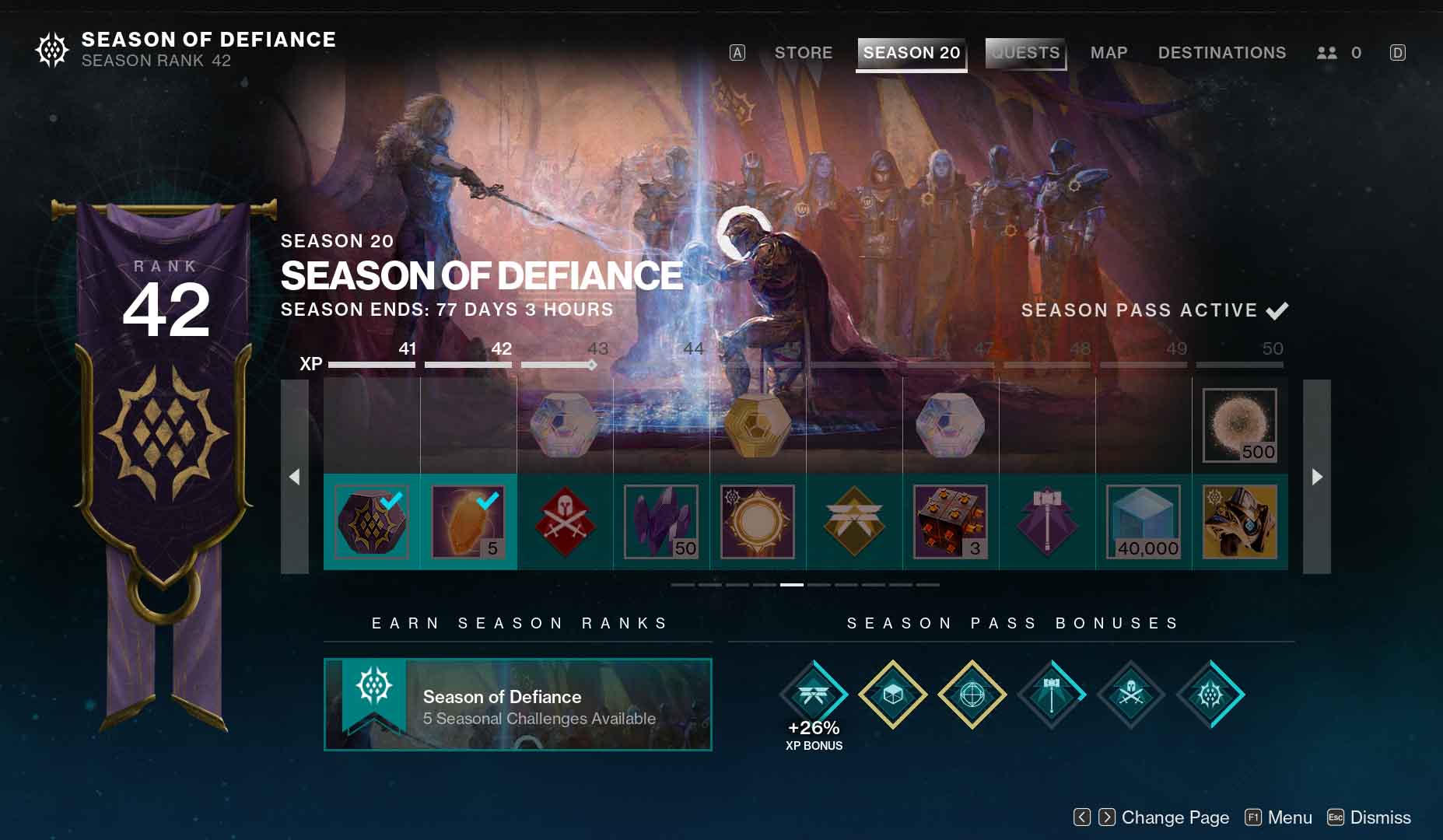Image resolution: width=1443 pixels, height=840 pixels.
Task: Select the golden sunburst ornament reward
Action: (x=756, y=521)
